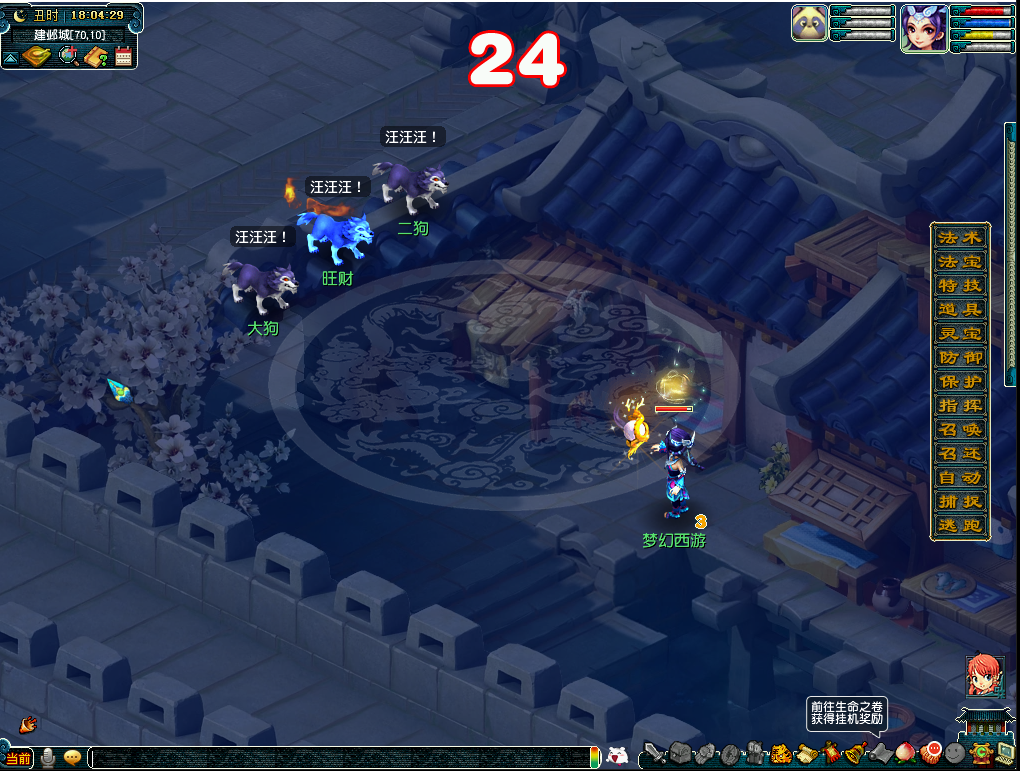
Task: Toggle 自动 auto-battle
Action: click(961, 478)
